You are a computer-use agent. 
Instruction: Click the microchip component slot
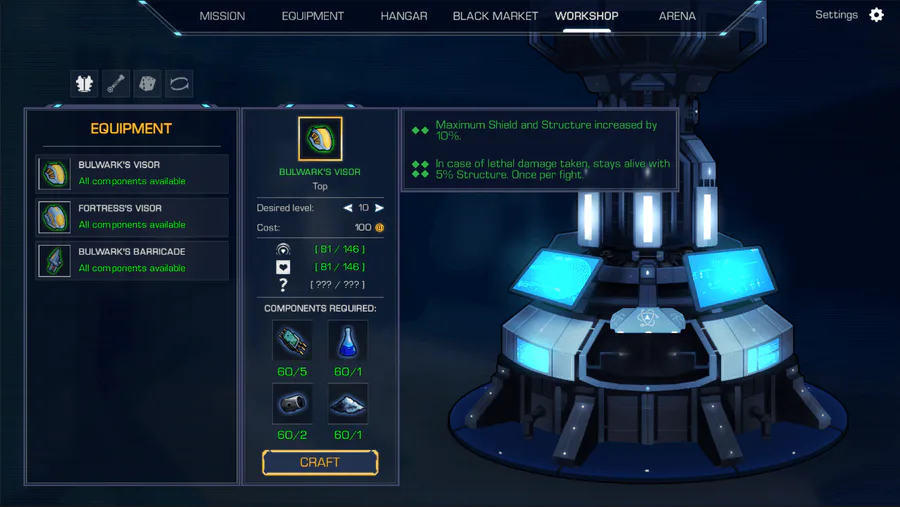pos(292,341)
